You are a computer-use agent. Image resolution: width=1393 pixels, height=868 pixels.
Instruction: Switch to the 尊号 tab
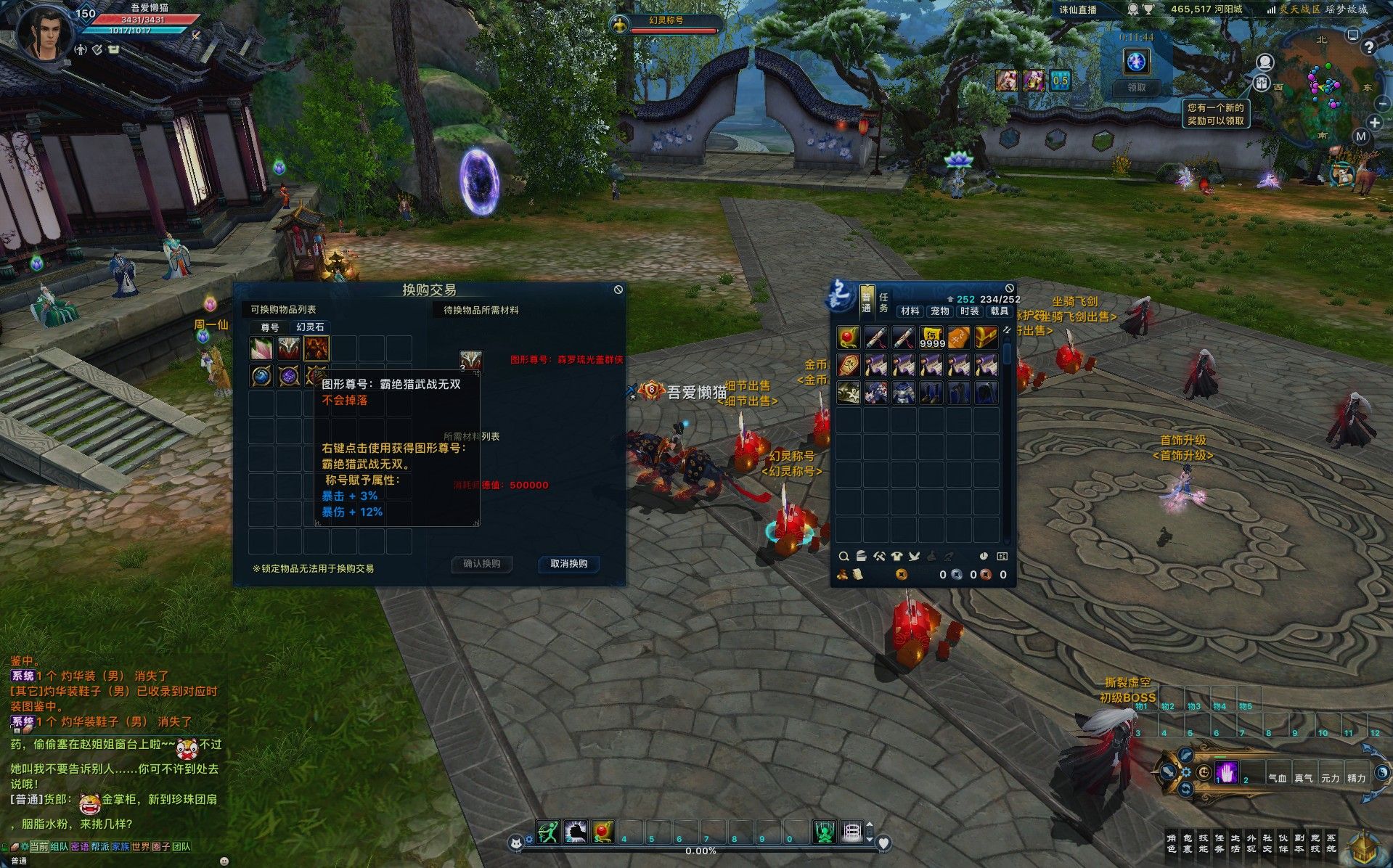coord(270,327)
